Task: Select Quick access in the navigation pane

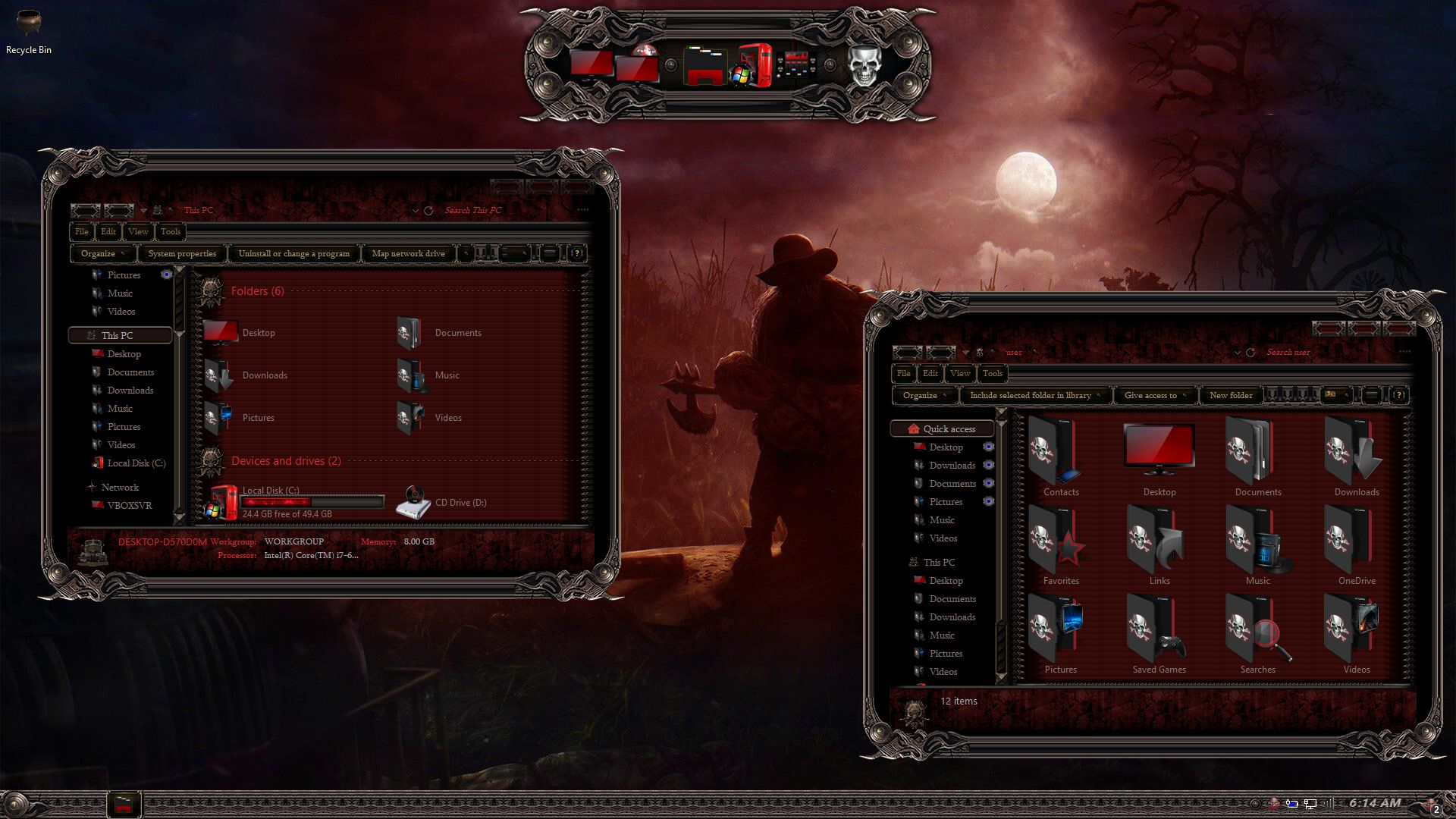Action: pyautogui.click(x=949, y=428)
